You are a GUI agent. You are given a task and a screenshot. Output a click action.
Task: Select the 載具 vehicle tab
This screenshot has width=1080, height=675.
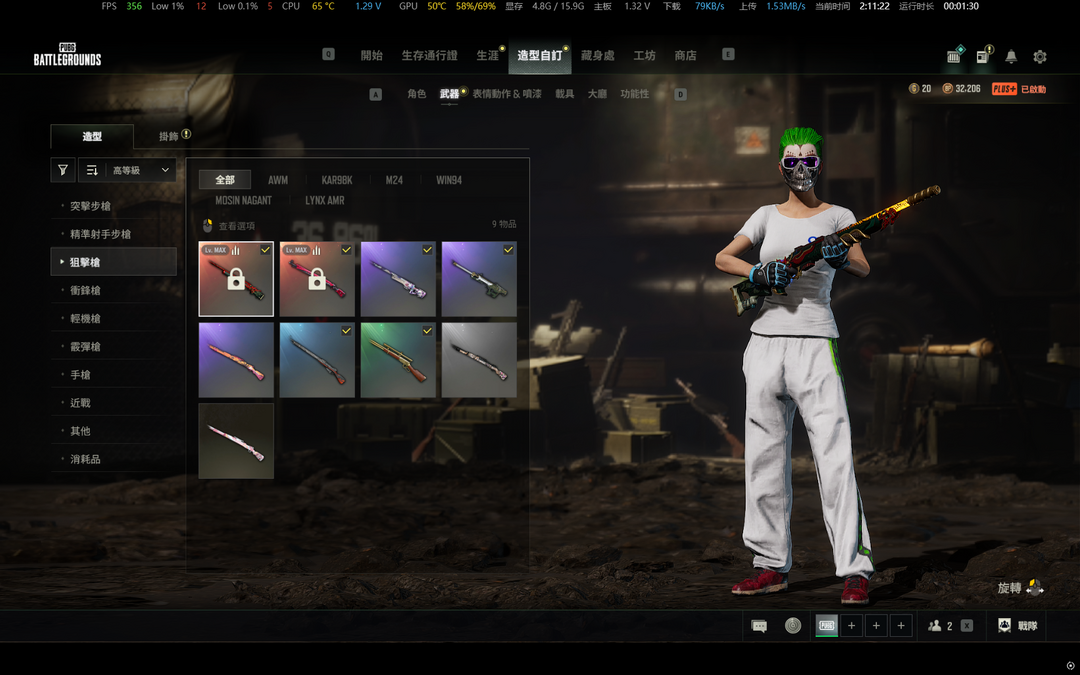pos(565,94)
